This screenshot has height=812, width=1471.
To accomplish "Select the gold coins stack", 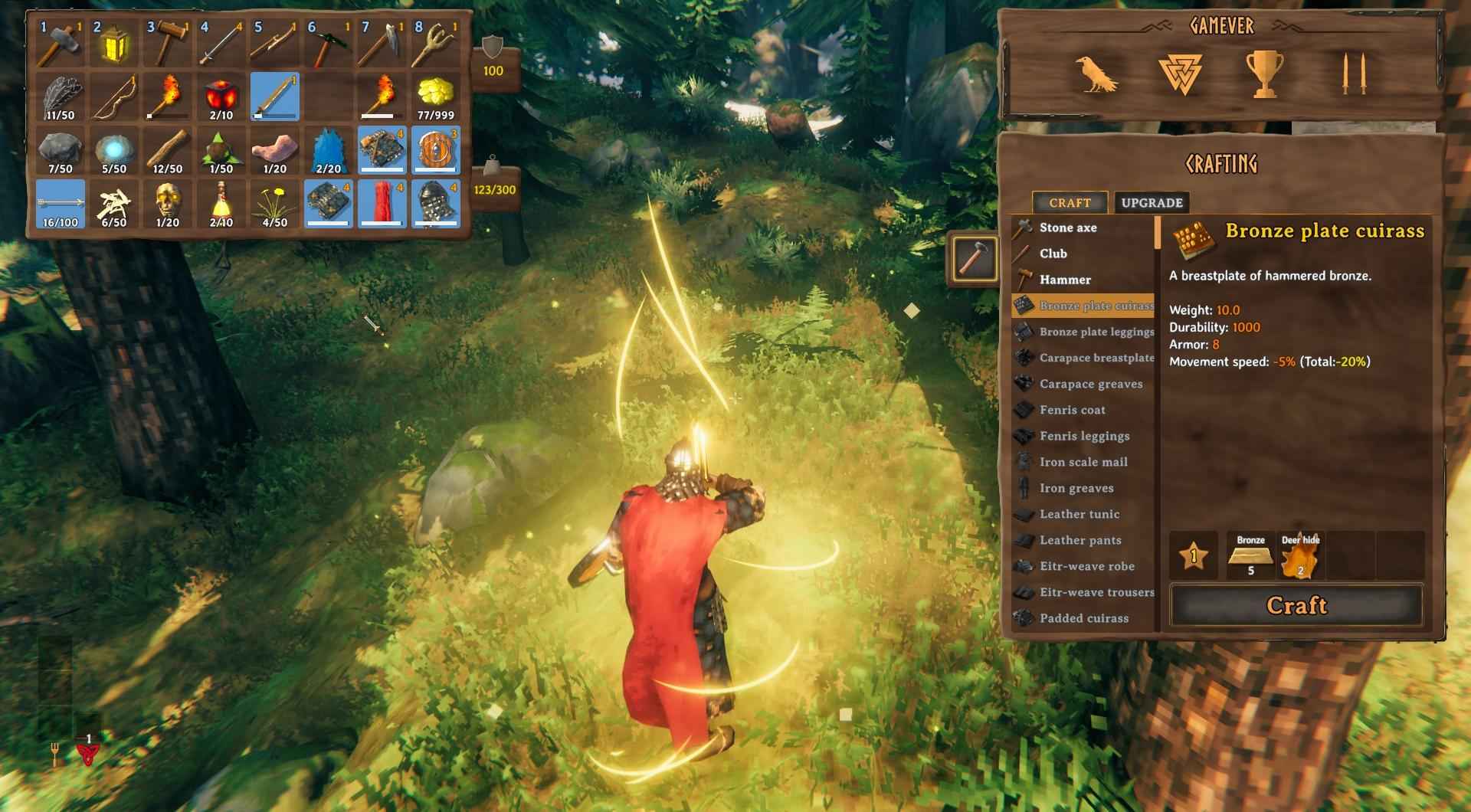I will (x=436, y=97).
